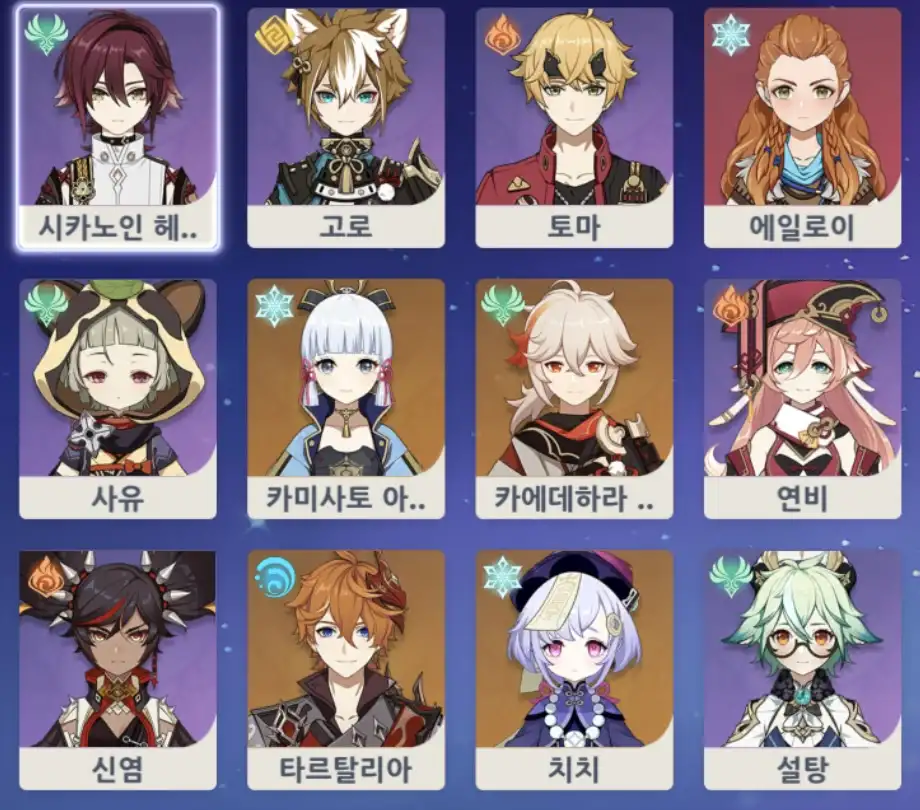Viewport: 920px width, 810px height.
Task: Click the 치치 character card
Action: (574, 668)
